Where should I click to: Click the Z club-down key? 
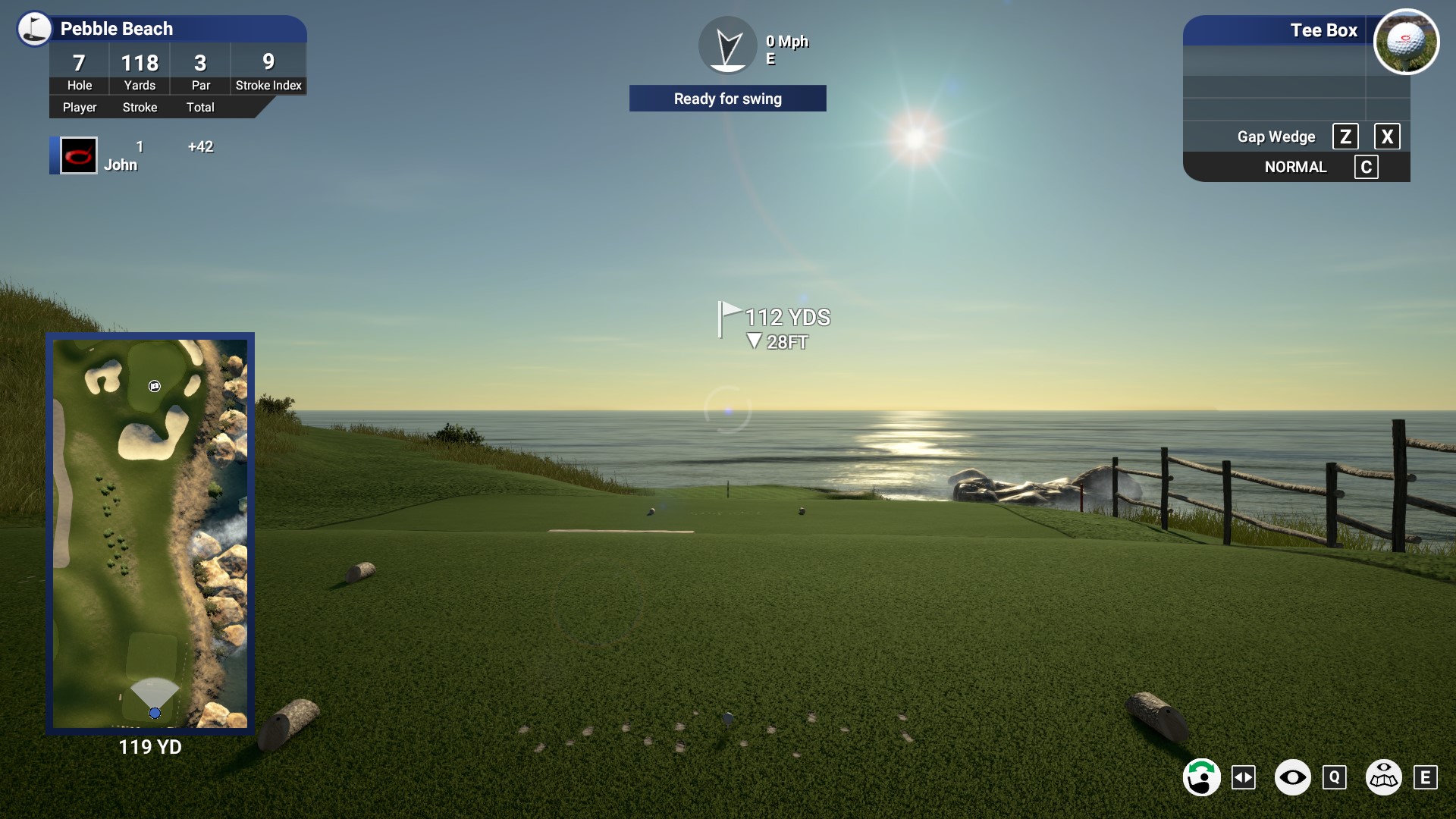pos(1347,136)
